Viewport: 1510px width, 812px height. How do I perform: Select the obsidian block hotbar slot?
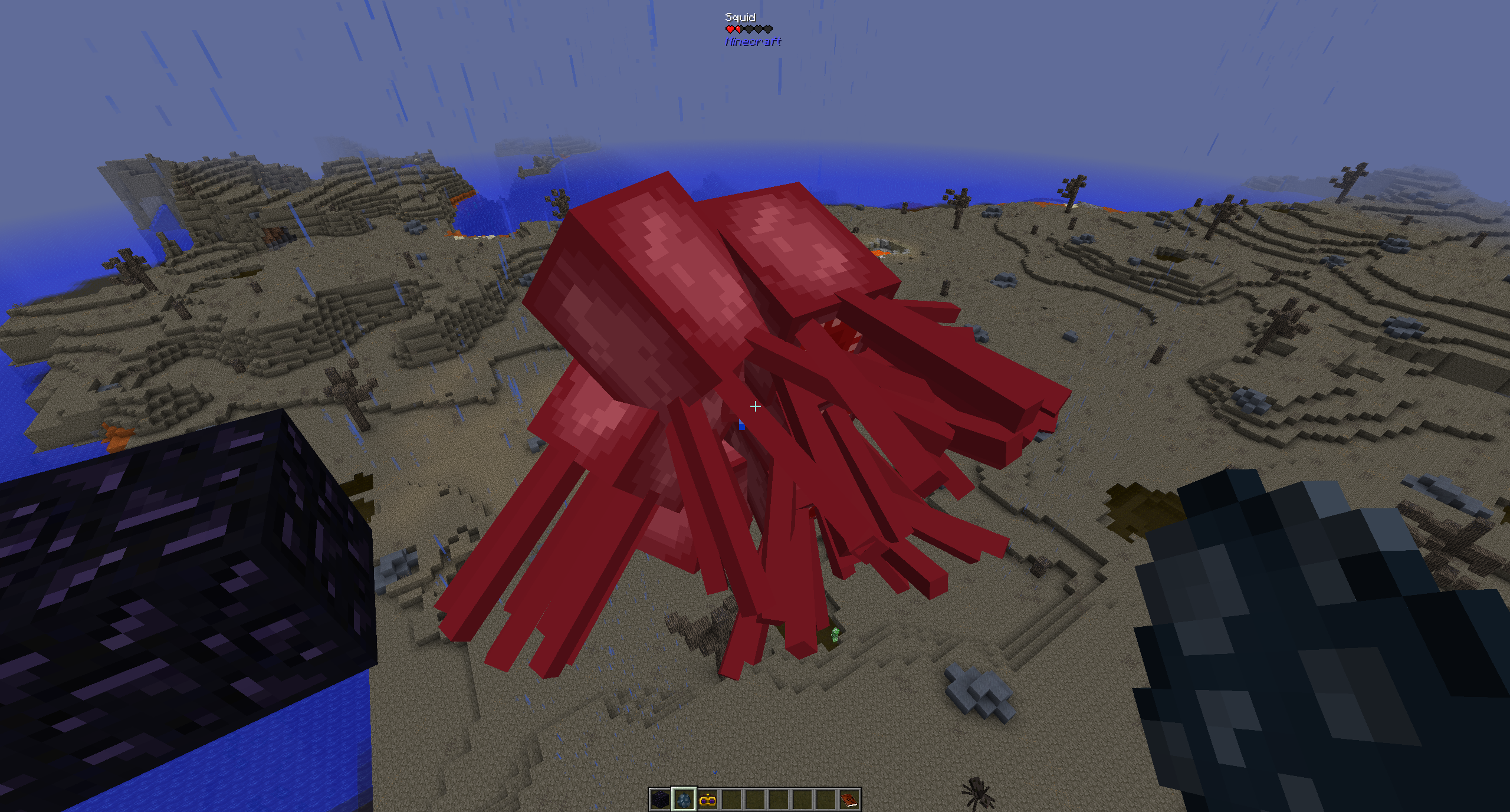point(660,800)
